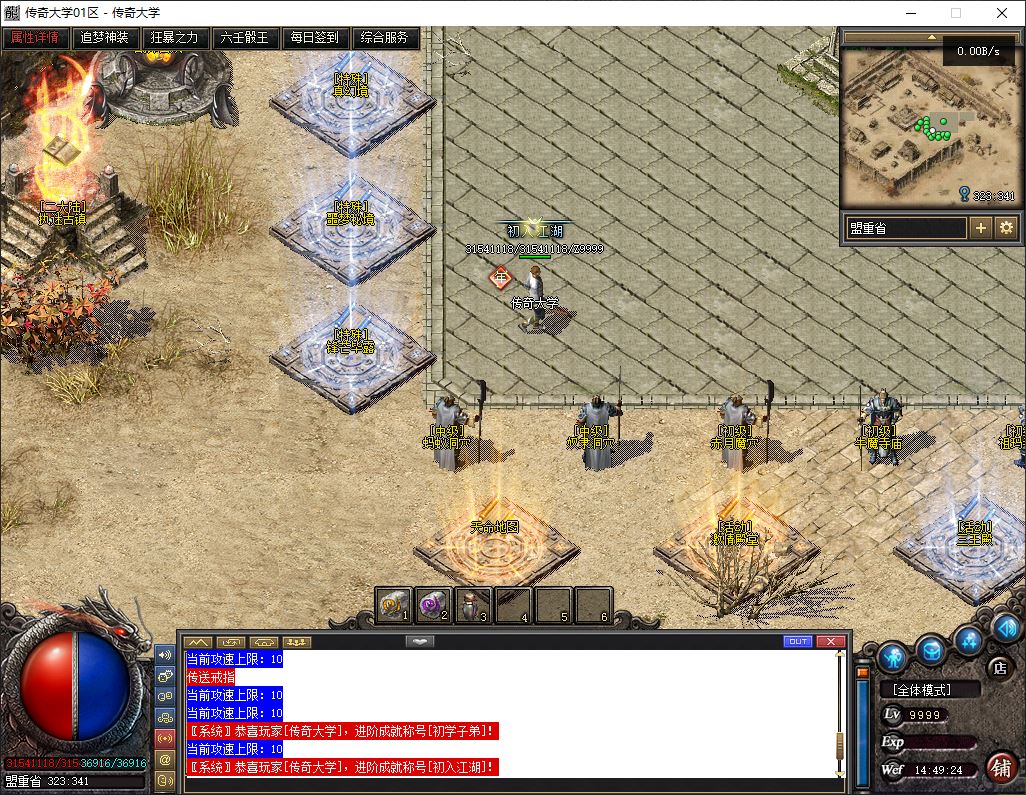Open the 属性详情 attribute details menu
The image size is (1026, 795).
(x=35, y=38)
